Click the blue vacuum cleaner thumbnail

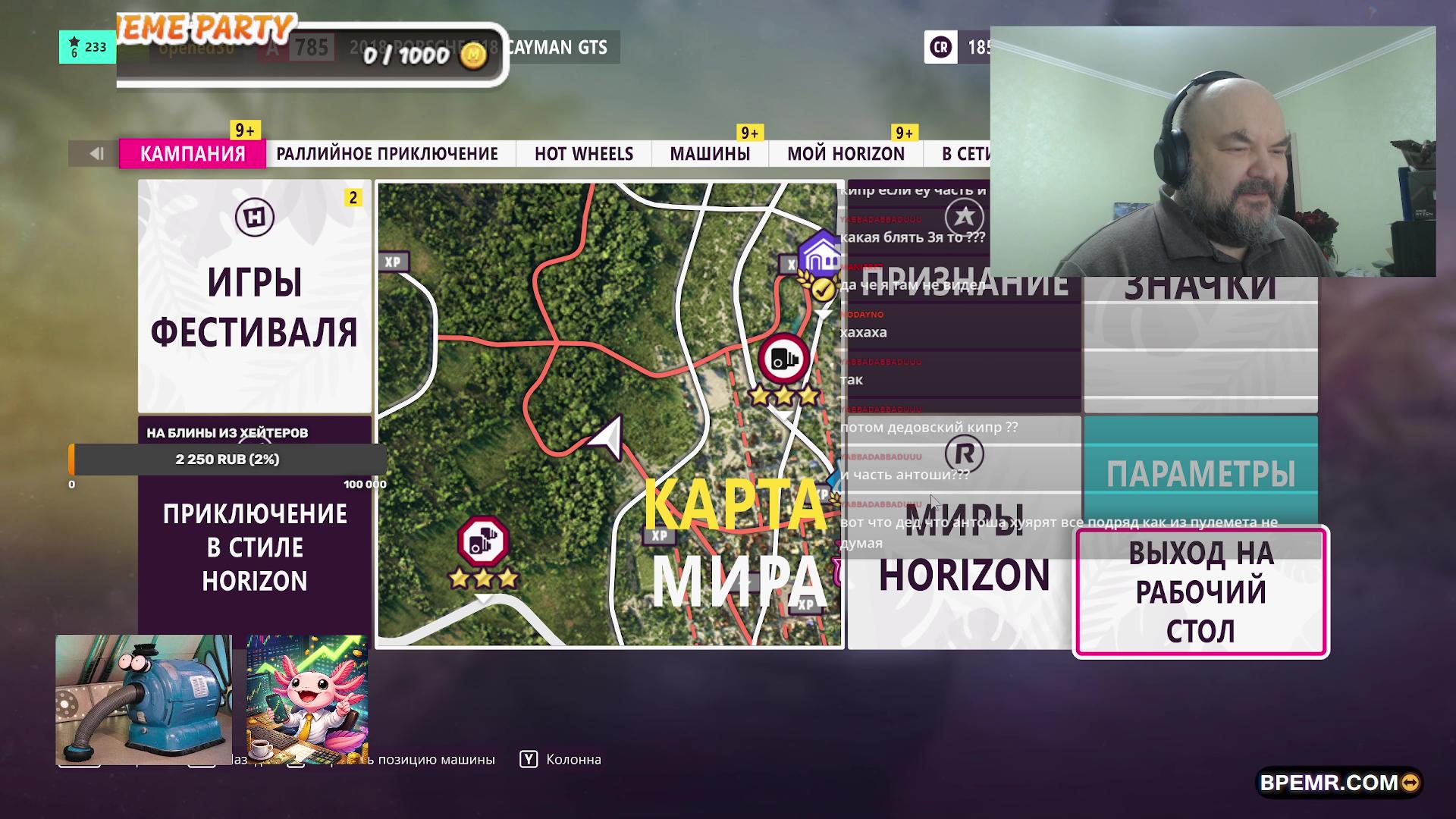(x=143, y=699)
